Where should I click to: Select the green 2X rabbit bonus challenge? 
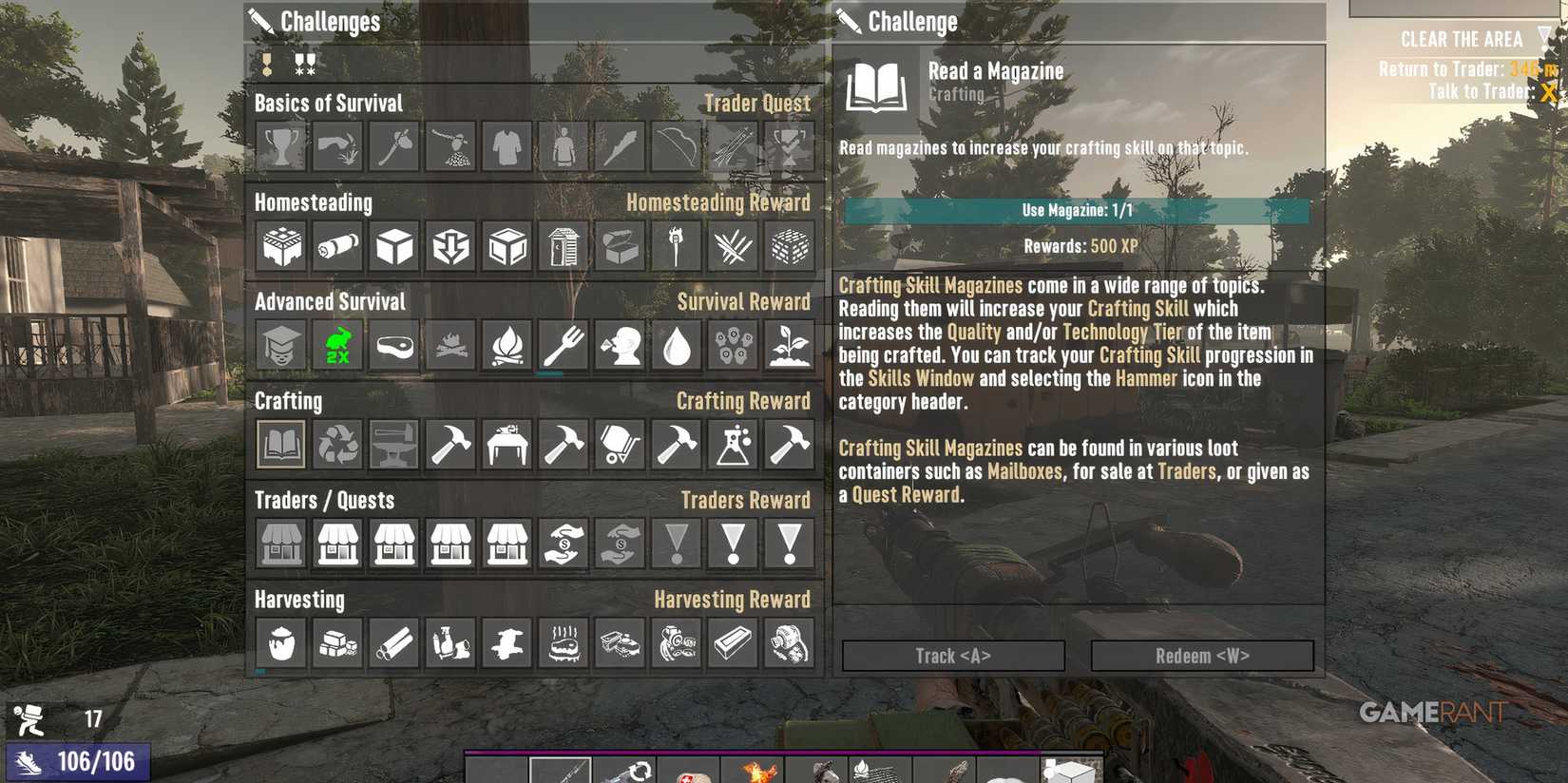tap(336, 346)
